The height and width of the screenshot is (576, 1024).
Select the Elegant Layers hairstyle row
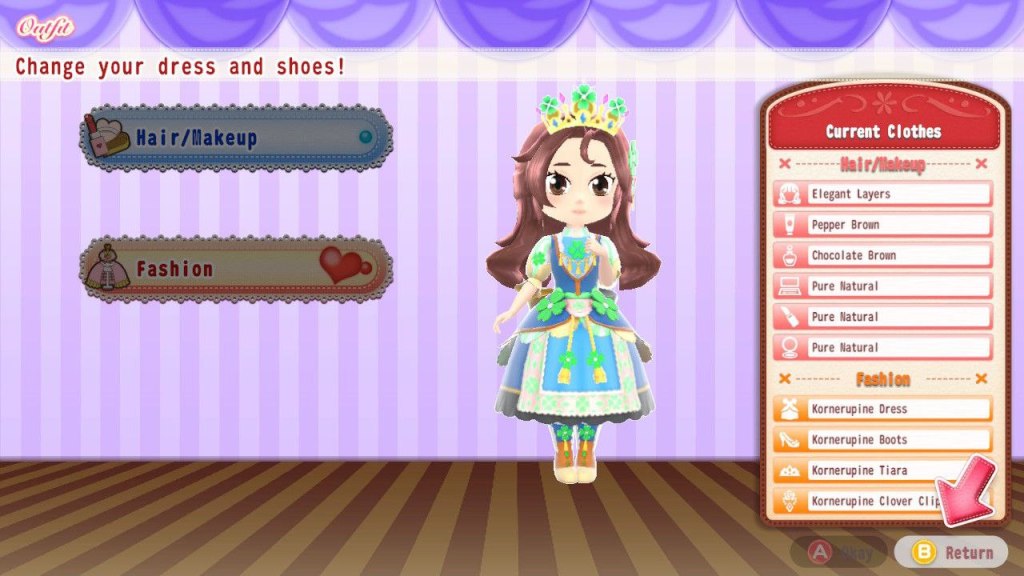click(883, 194)
